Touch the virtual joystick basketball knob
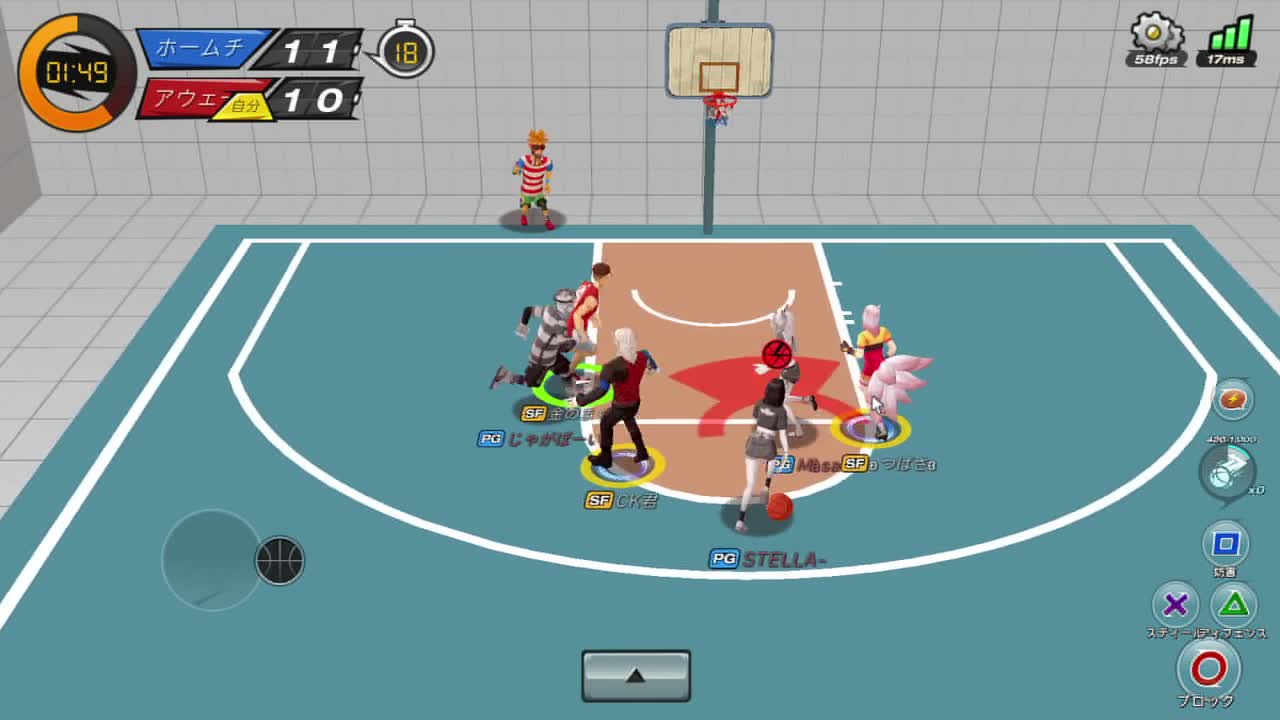Image resolution: width=1280 pixels, height=720 pixels. (280, 560)
